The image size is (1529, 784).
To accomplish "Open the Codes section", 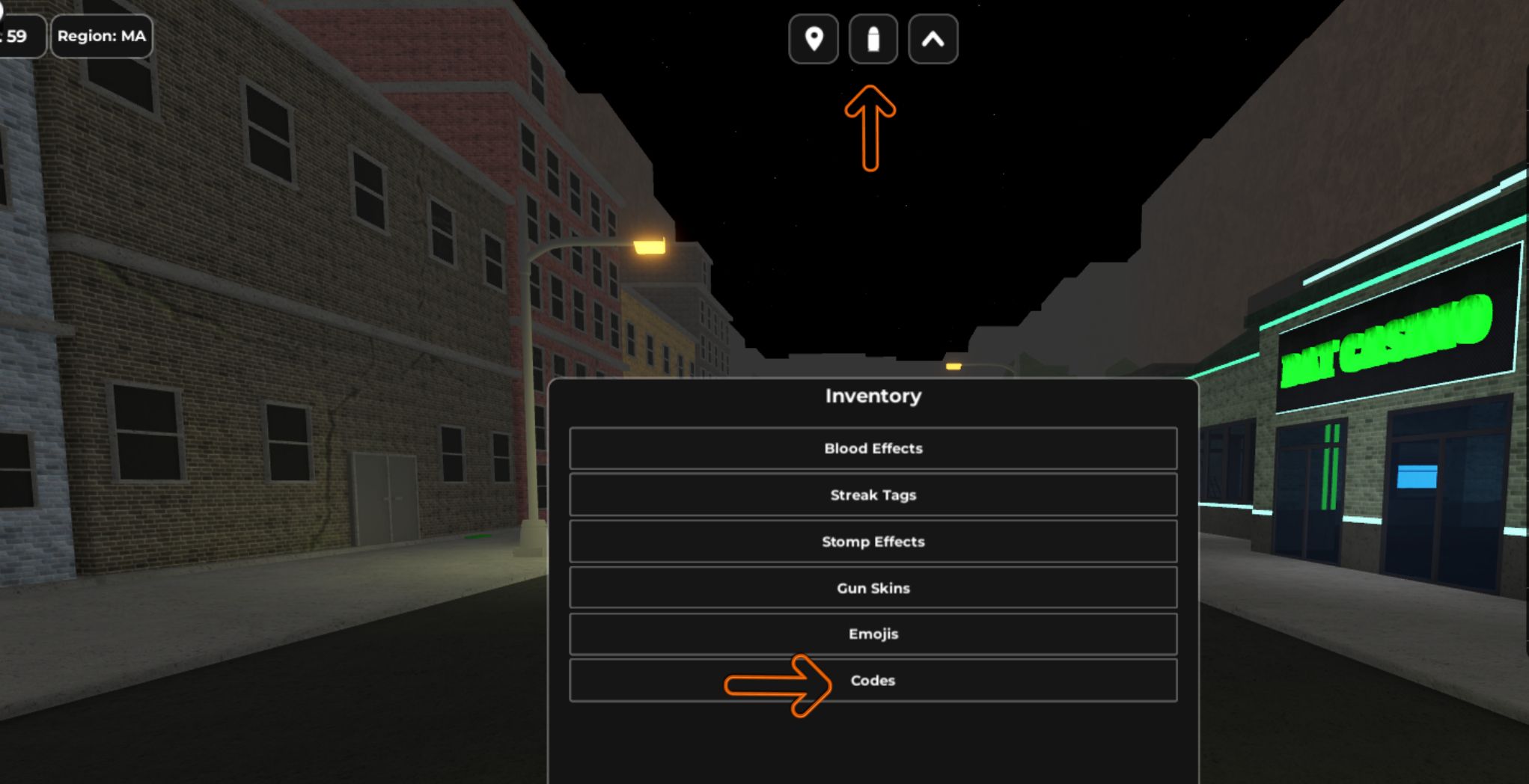I will pyautogui.click(x=873, y=680).
